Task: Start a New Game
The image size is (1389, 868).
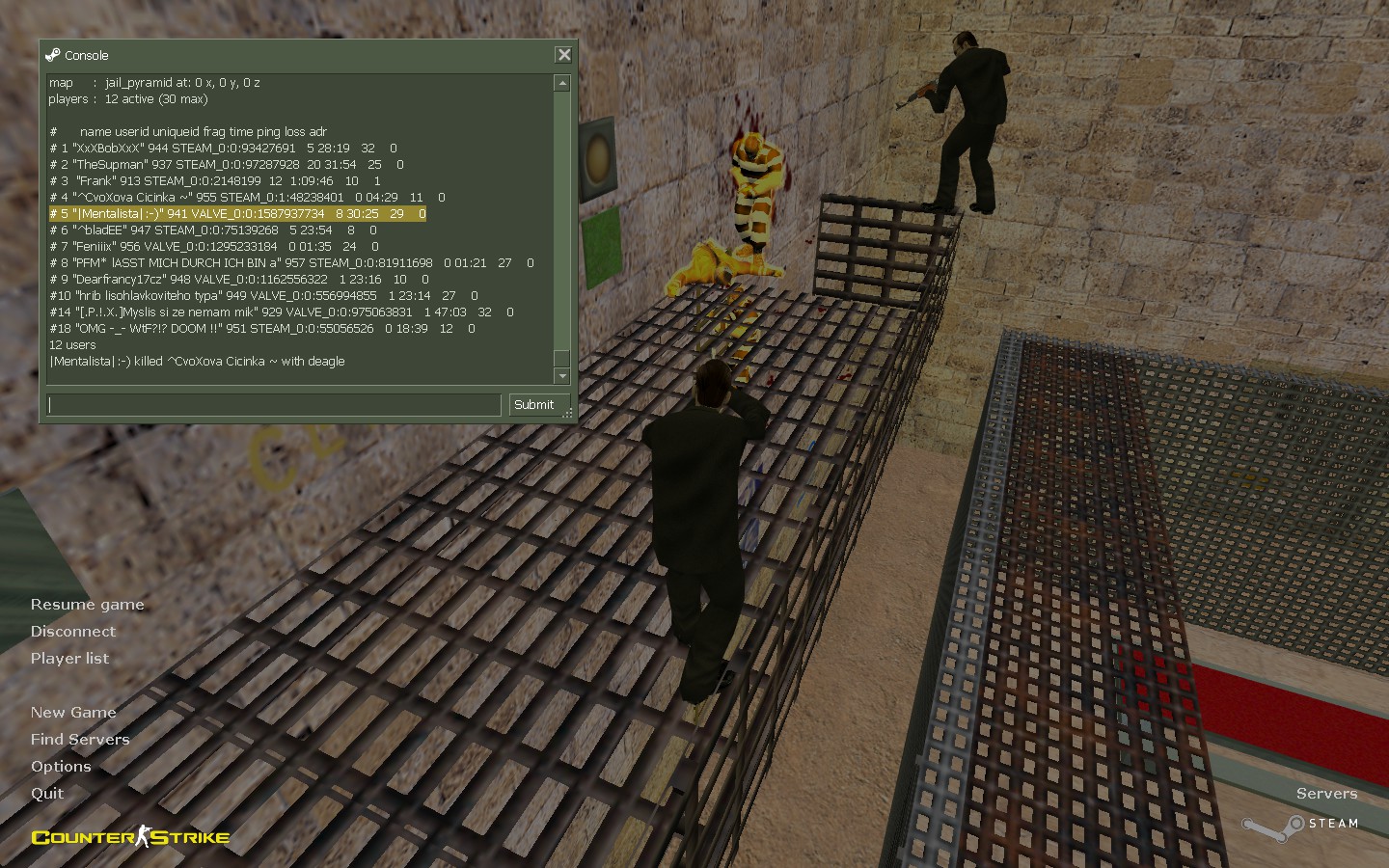Action: tap(73, 713)
